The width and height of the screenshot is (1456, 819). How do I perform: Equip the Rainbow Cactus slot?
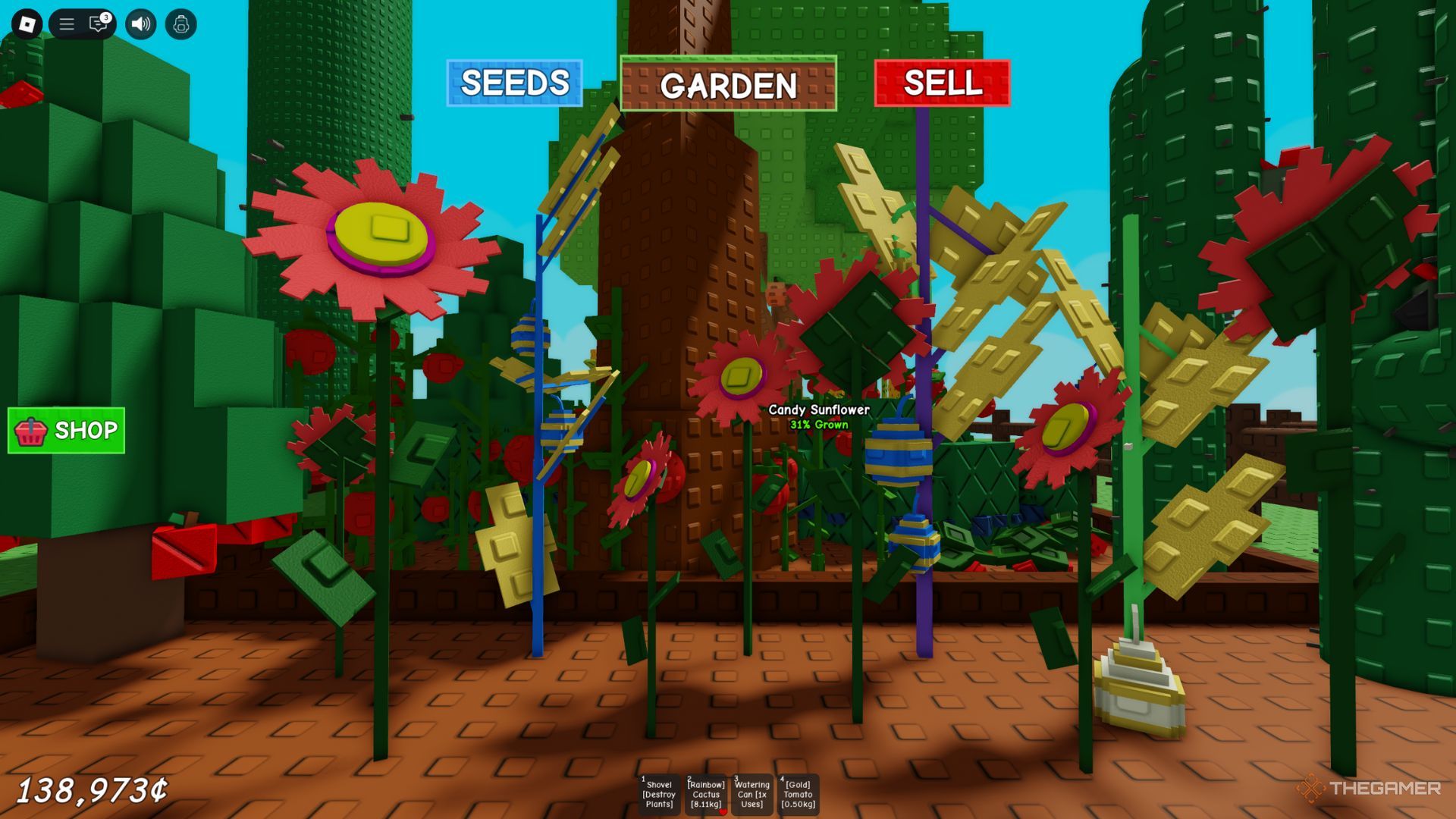click(705, 794)
